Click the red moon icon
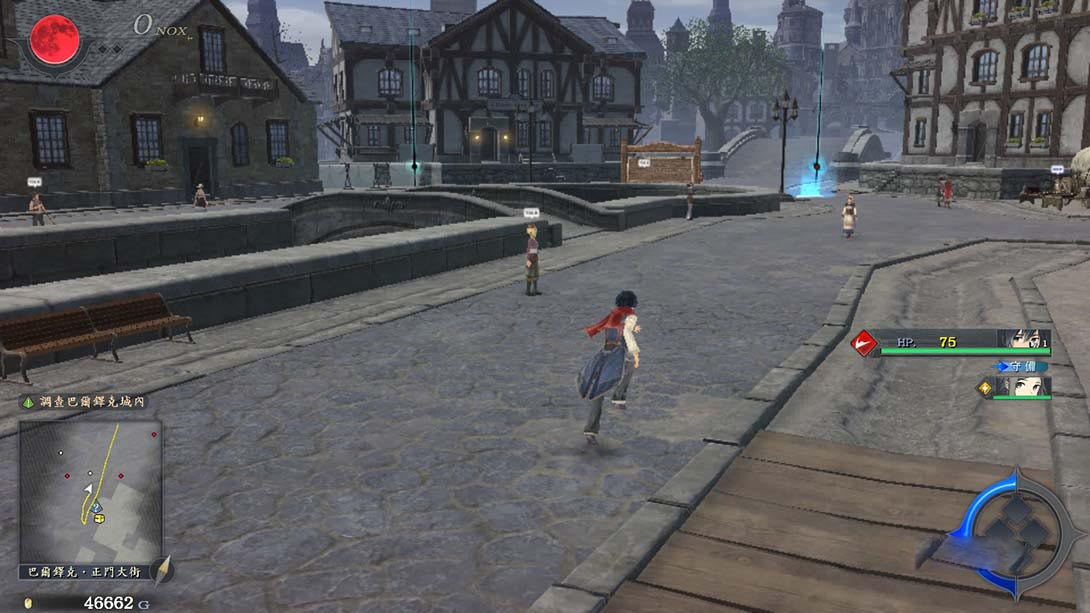Image resolution: width=1090 pixels, height=613 pixels. tap(54, 40)
